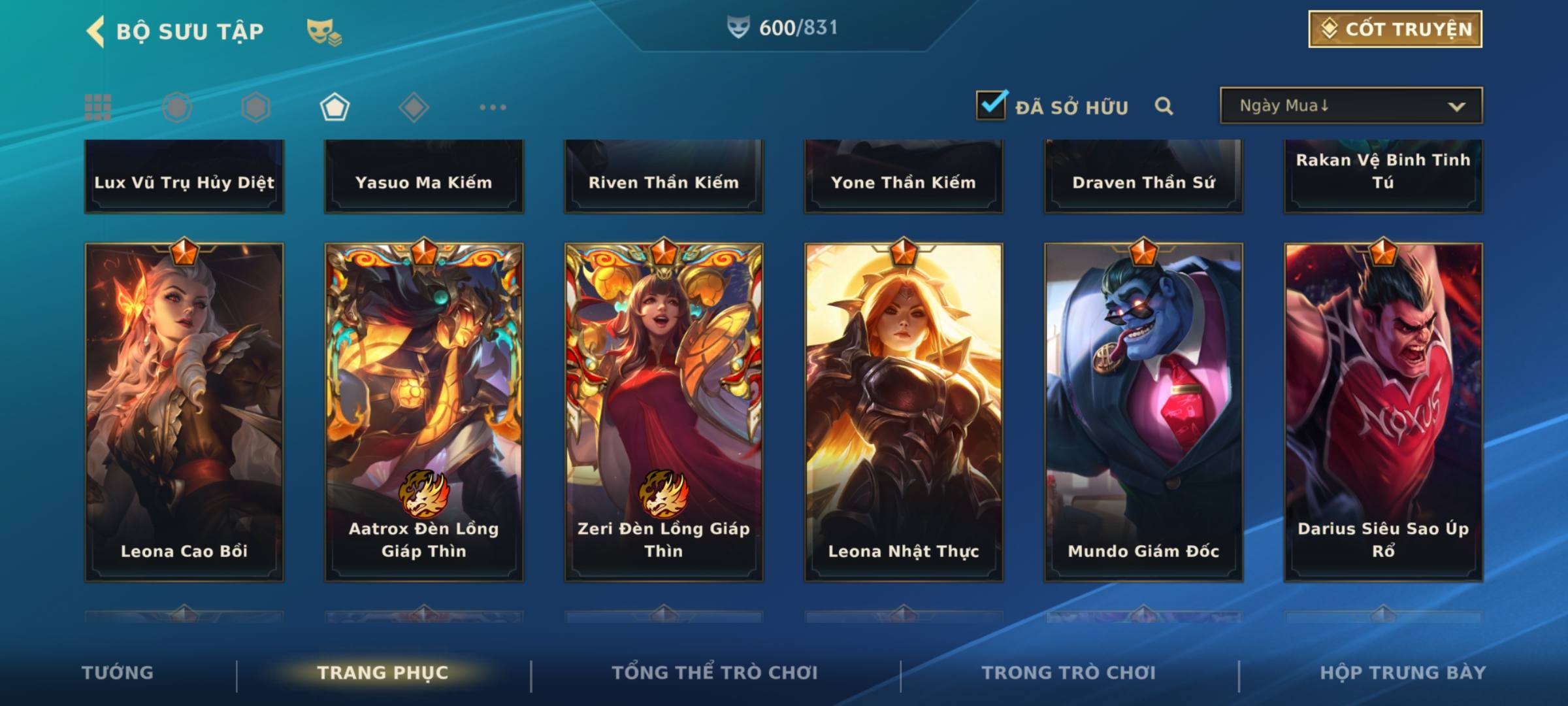Switch to Tổng Thể Trò Chơi tab
This screenshot has width=1568, height=706.
click(715, 673)
